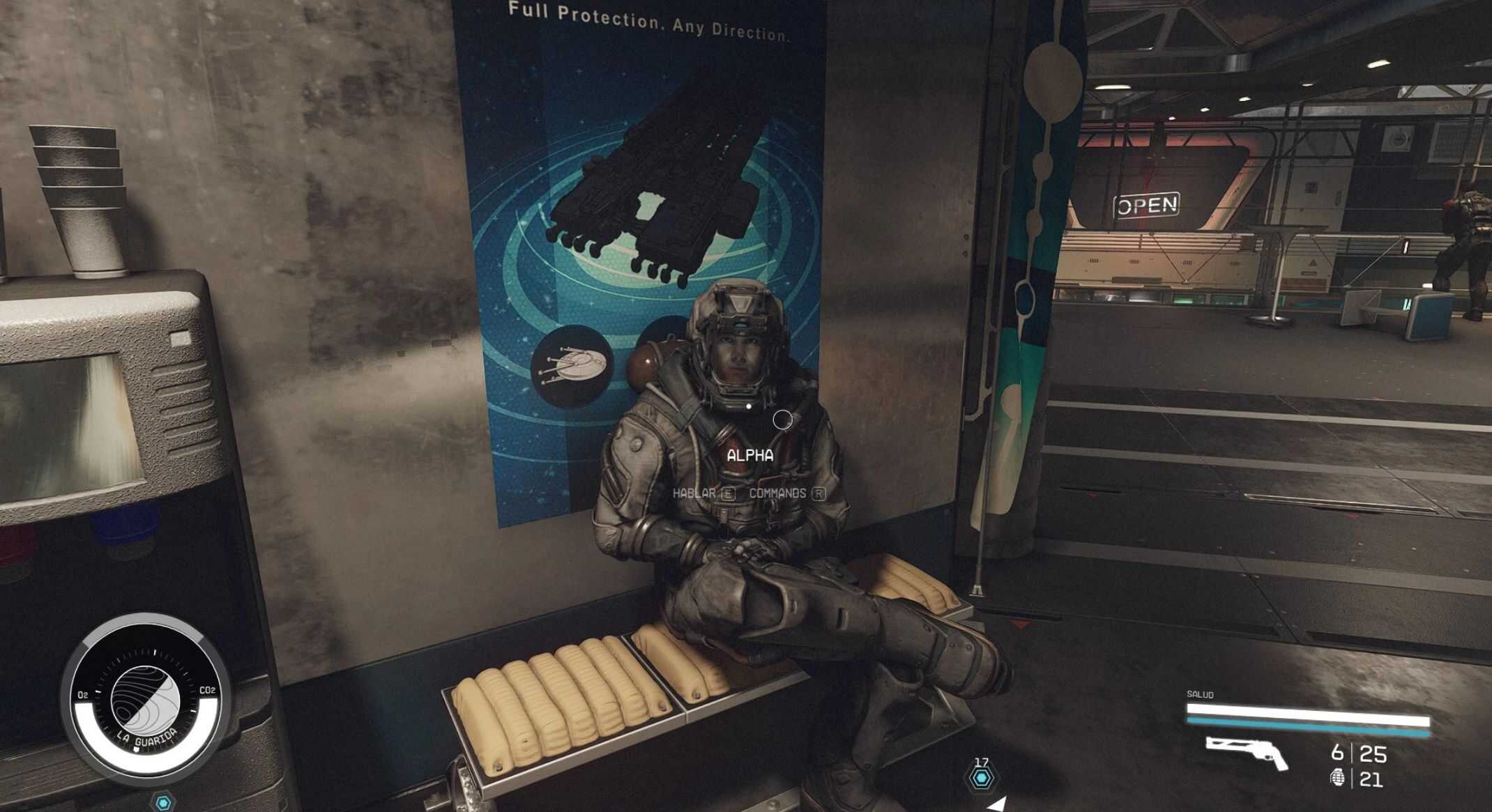Image resolution: width=1492 pixels, height=812 pixels.
Task: Select the hexagon quest marker labeled 17
Action: coord(982,778)
